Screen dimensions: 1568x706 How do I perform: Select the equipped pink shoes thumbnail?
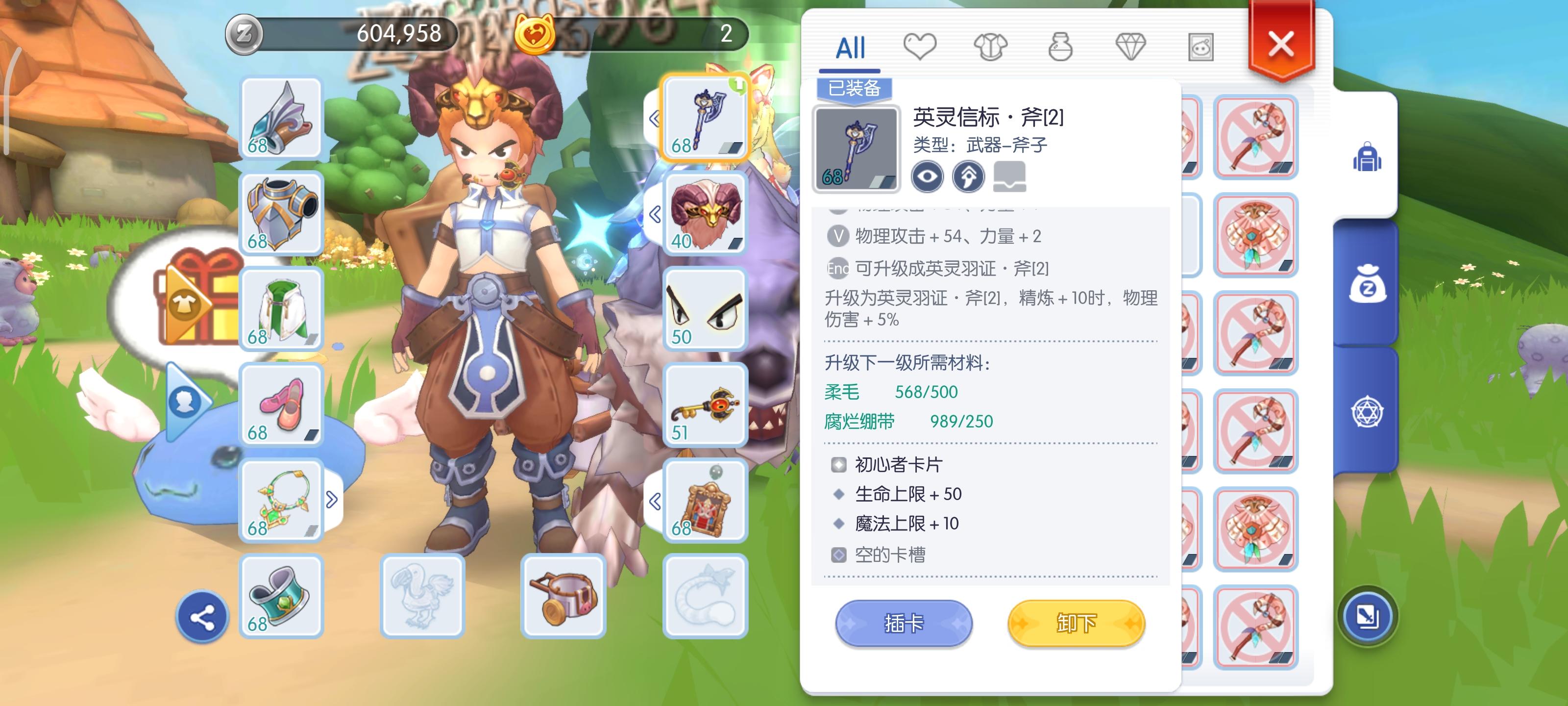pyautogui.click(x=281, y=403)
